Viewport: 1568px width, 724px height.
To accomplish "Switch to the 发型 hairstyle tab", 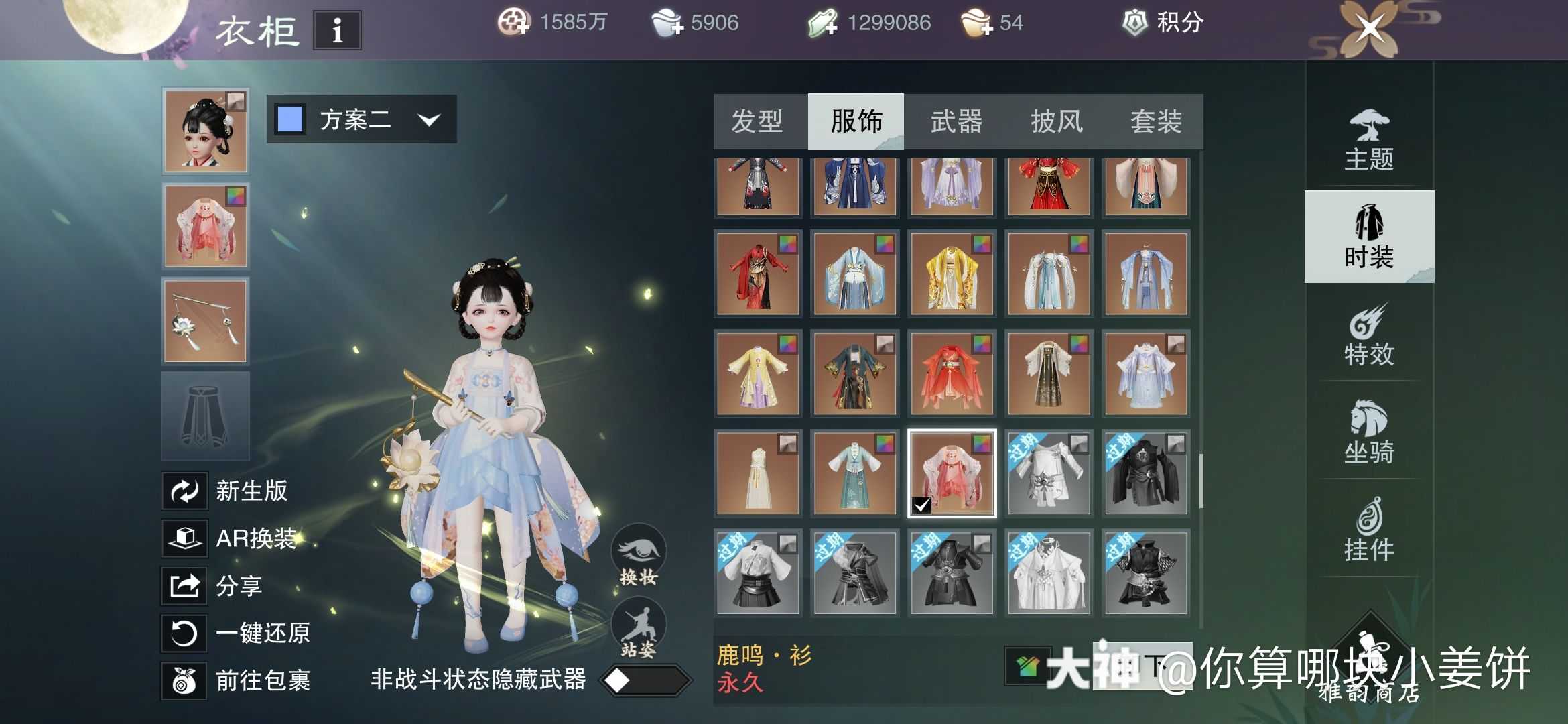I will click(757, 122).
